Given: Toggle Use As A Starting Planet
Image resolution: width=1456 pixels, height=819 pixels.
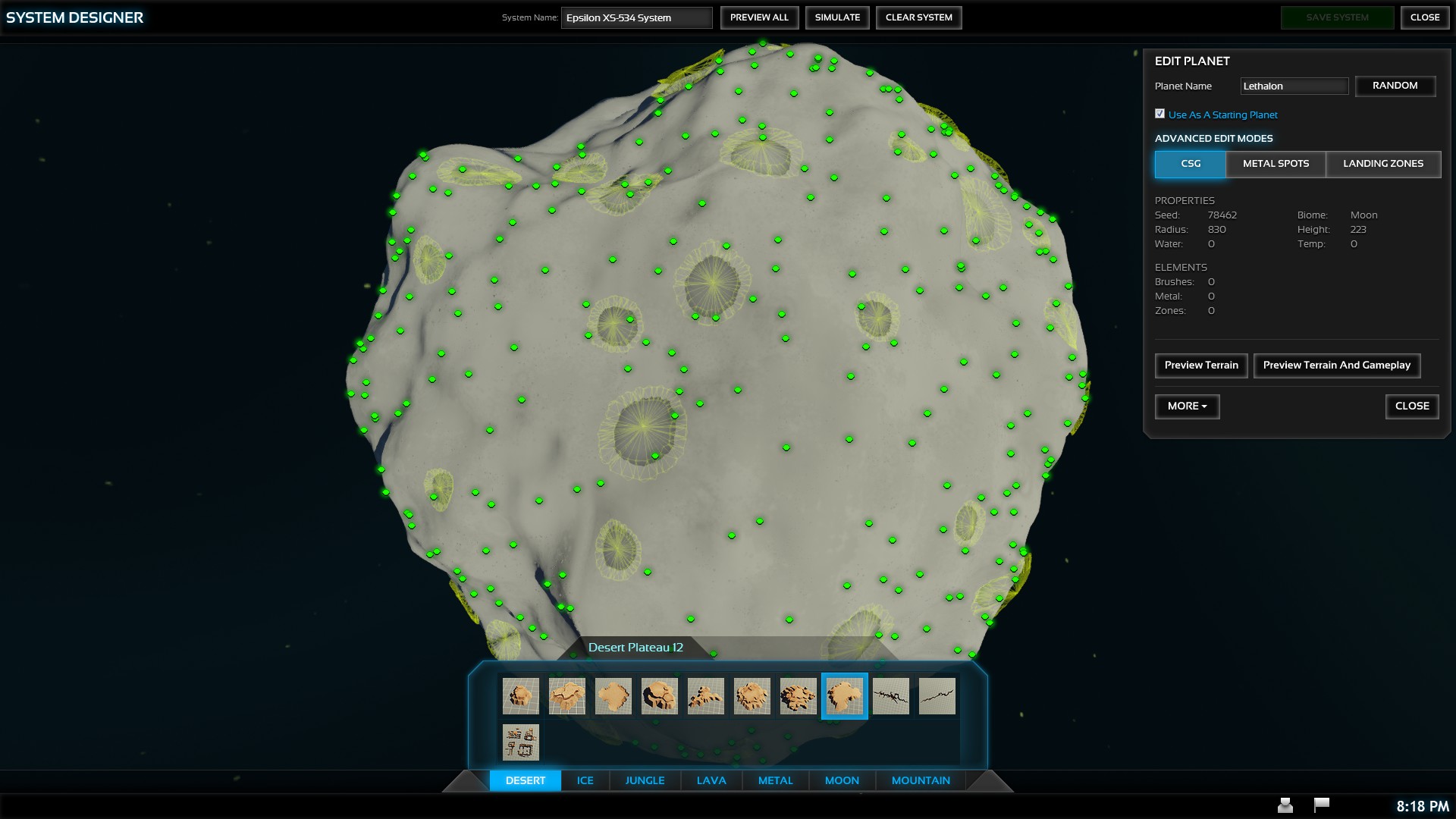Looking at the screenshot, I should pos(1159,114).
